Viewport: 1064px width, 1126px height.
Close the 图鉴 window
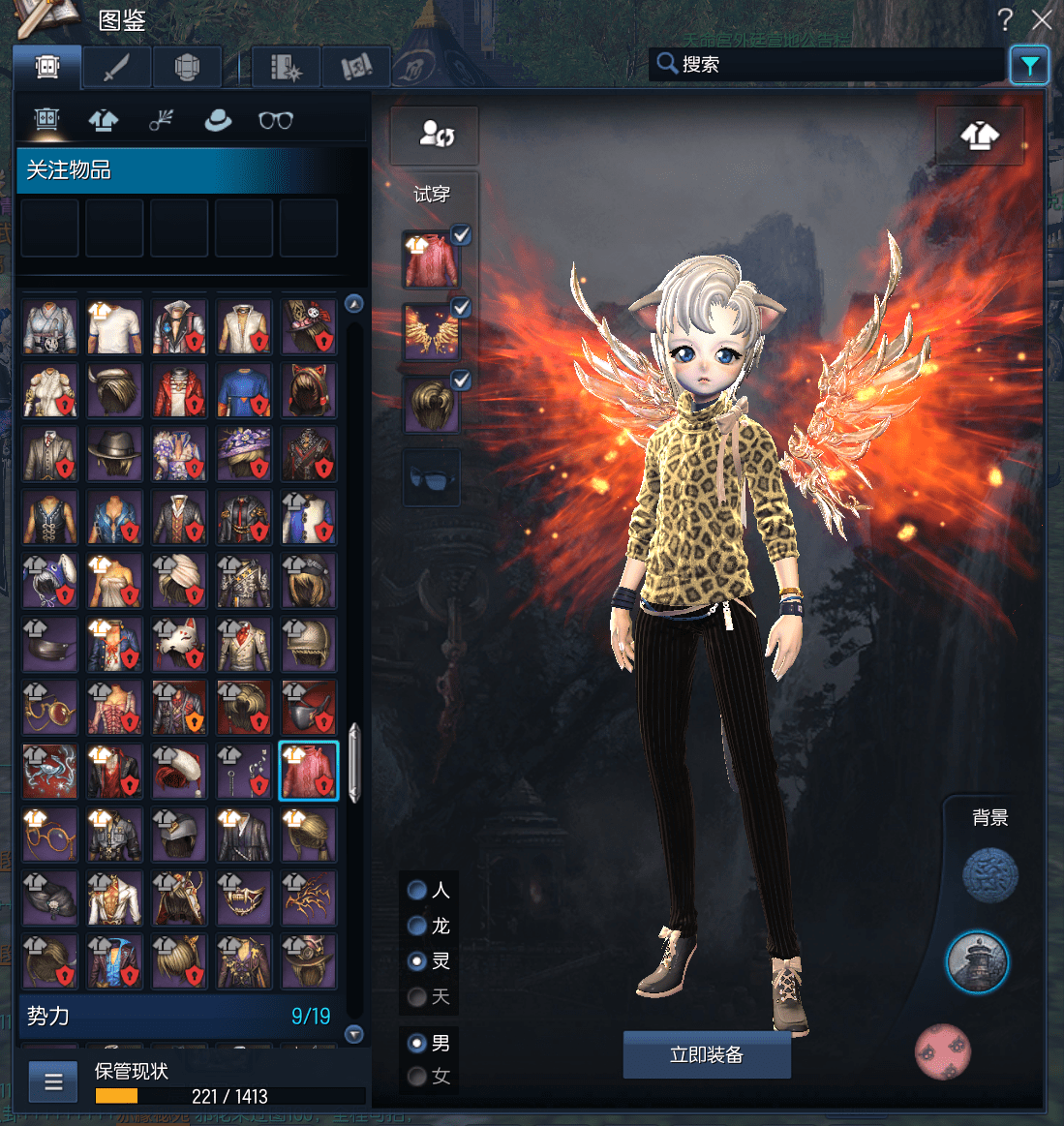pos(1042,19)
